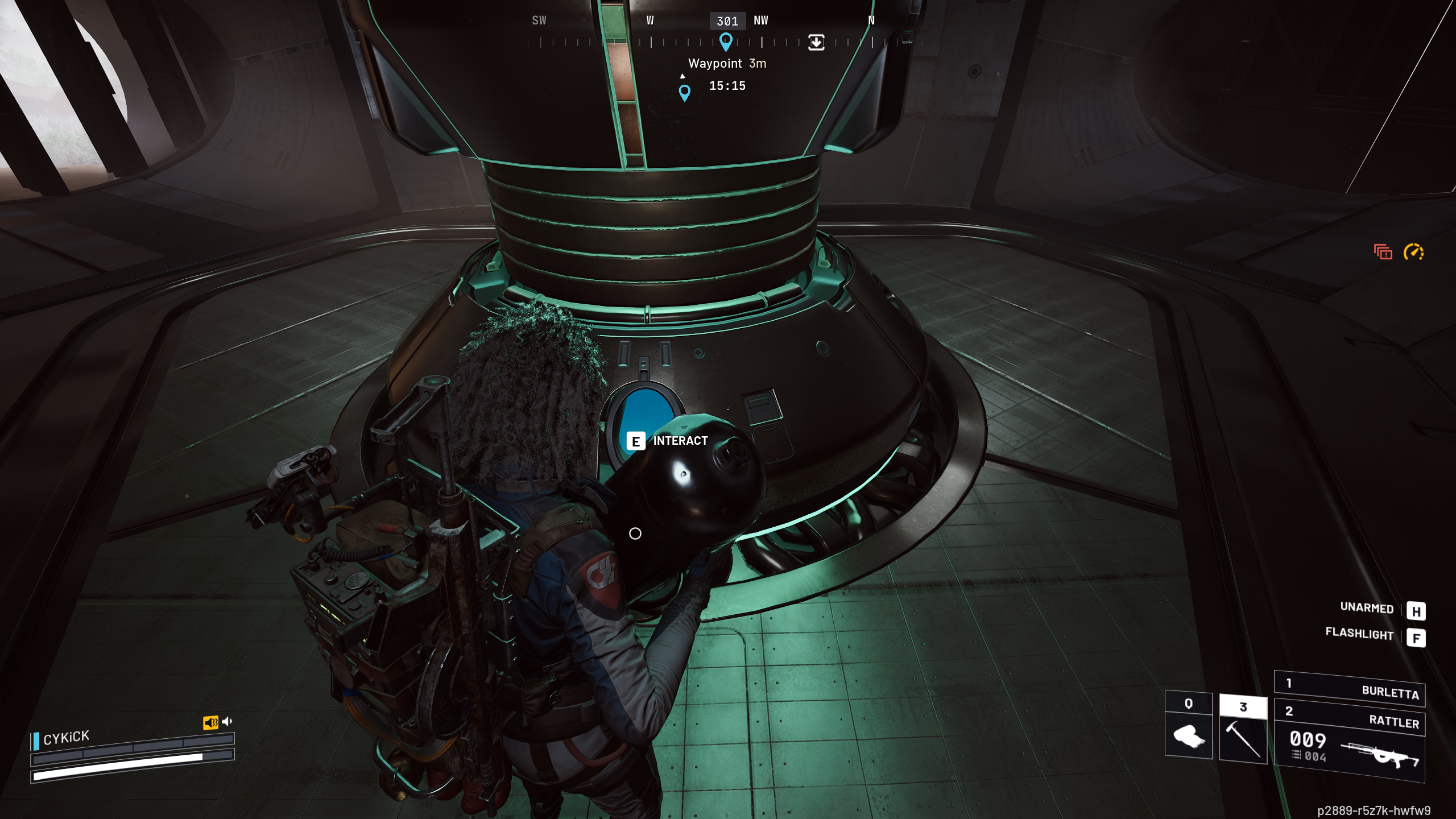The height and width of the screenshot is (819, 1456).
Task: Click the blue waypoint marker on the compass
Action: [x=726, y=42]
